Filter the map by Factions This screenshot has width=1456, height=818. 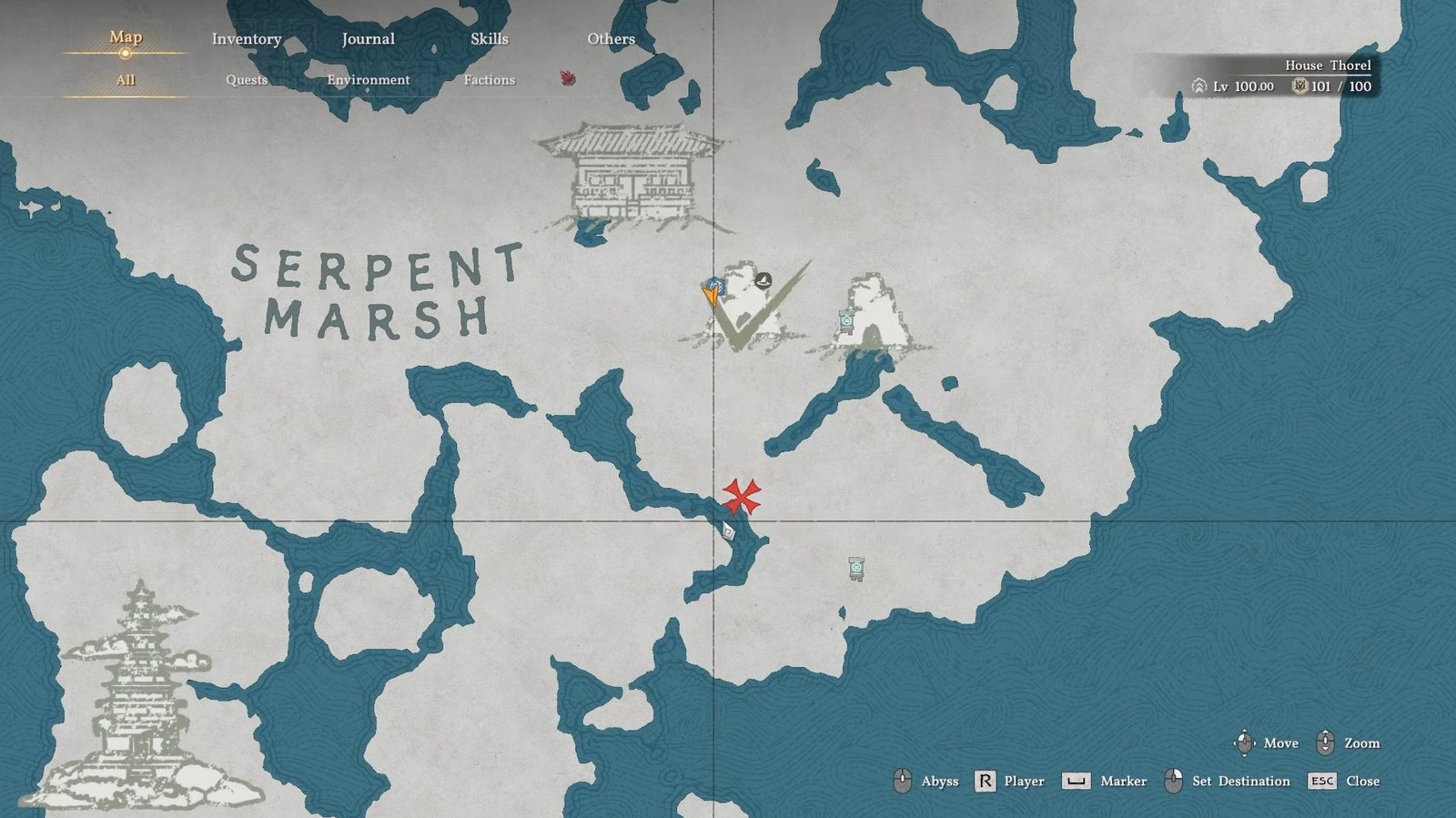(x=489, y=80)
